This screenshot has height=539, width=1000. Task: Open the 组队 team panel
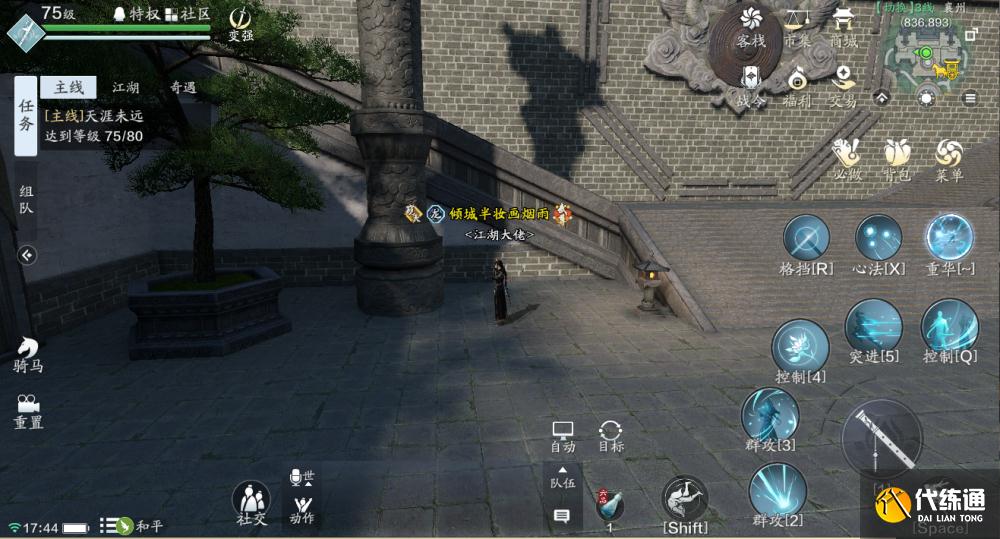tap(26, 201)
